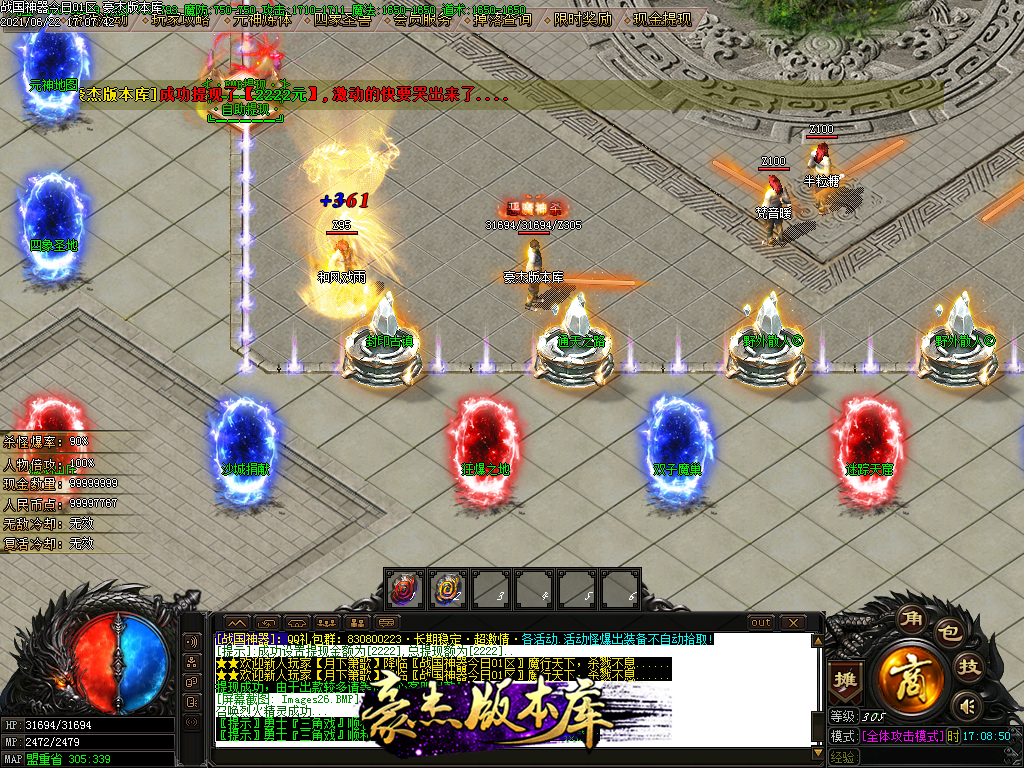Open the 摊 stall banner button
The width and height of the screenshot is (1024, 768).
[x=846, y=679]
